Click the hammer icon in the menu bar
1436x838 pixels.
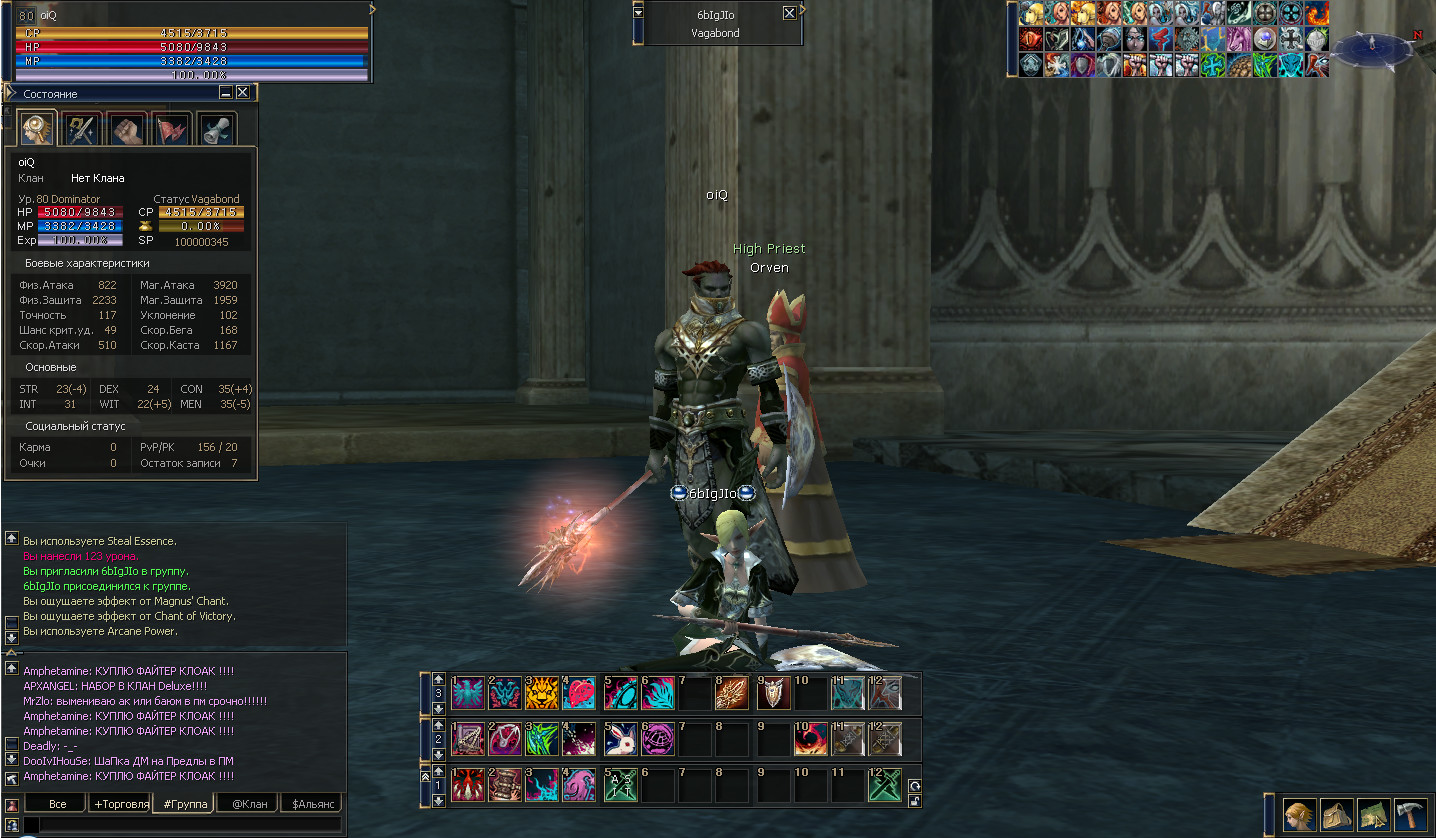tap(1410, 814)
